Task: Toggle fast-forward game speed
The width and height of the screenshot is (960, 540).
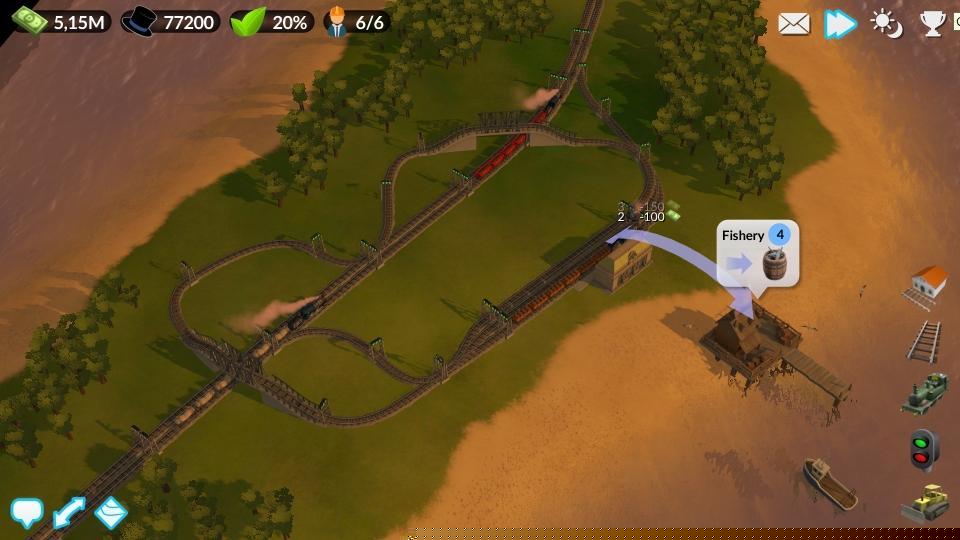Action: pyautogui.click(x=840, y=23)
